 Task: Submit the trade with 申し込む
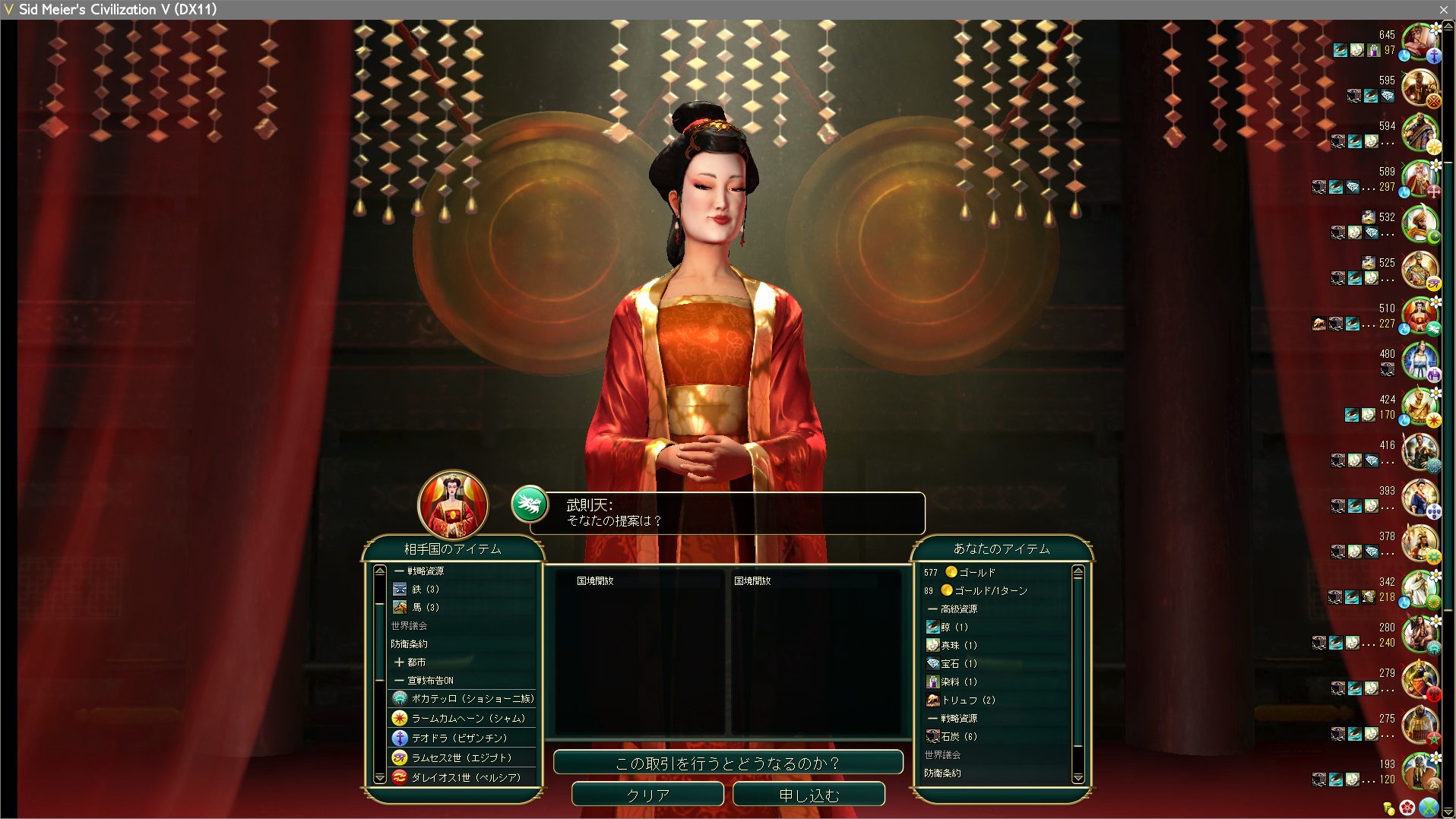tap(809, 795)
